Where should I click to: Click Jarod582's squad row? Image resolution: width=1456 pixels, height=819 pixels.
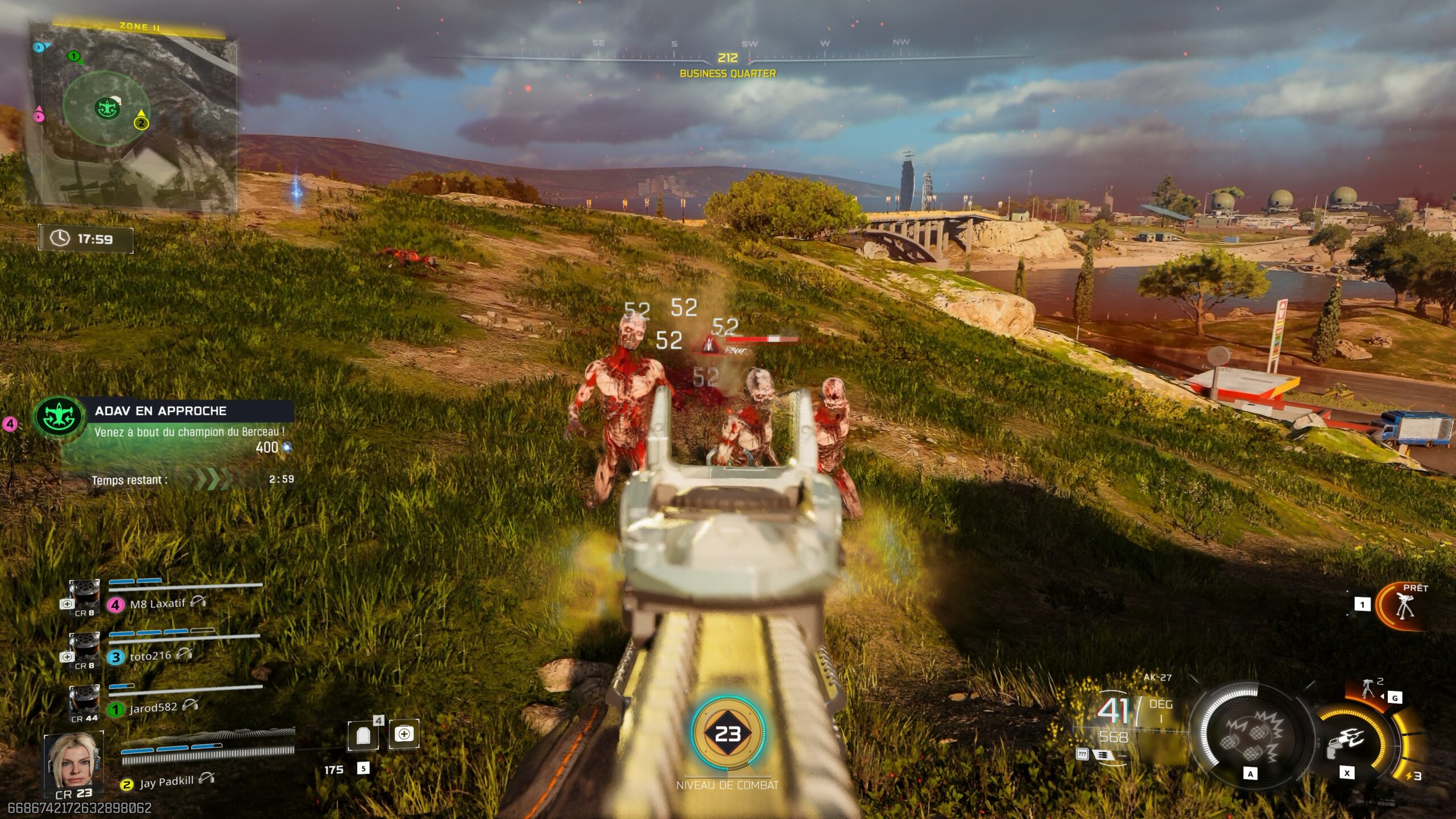coord(152,708)
